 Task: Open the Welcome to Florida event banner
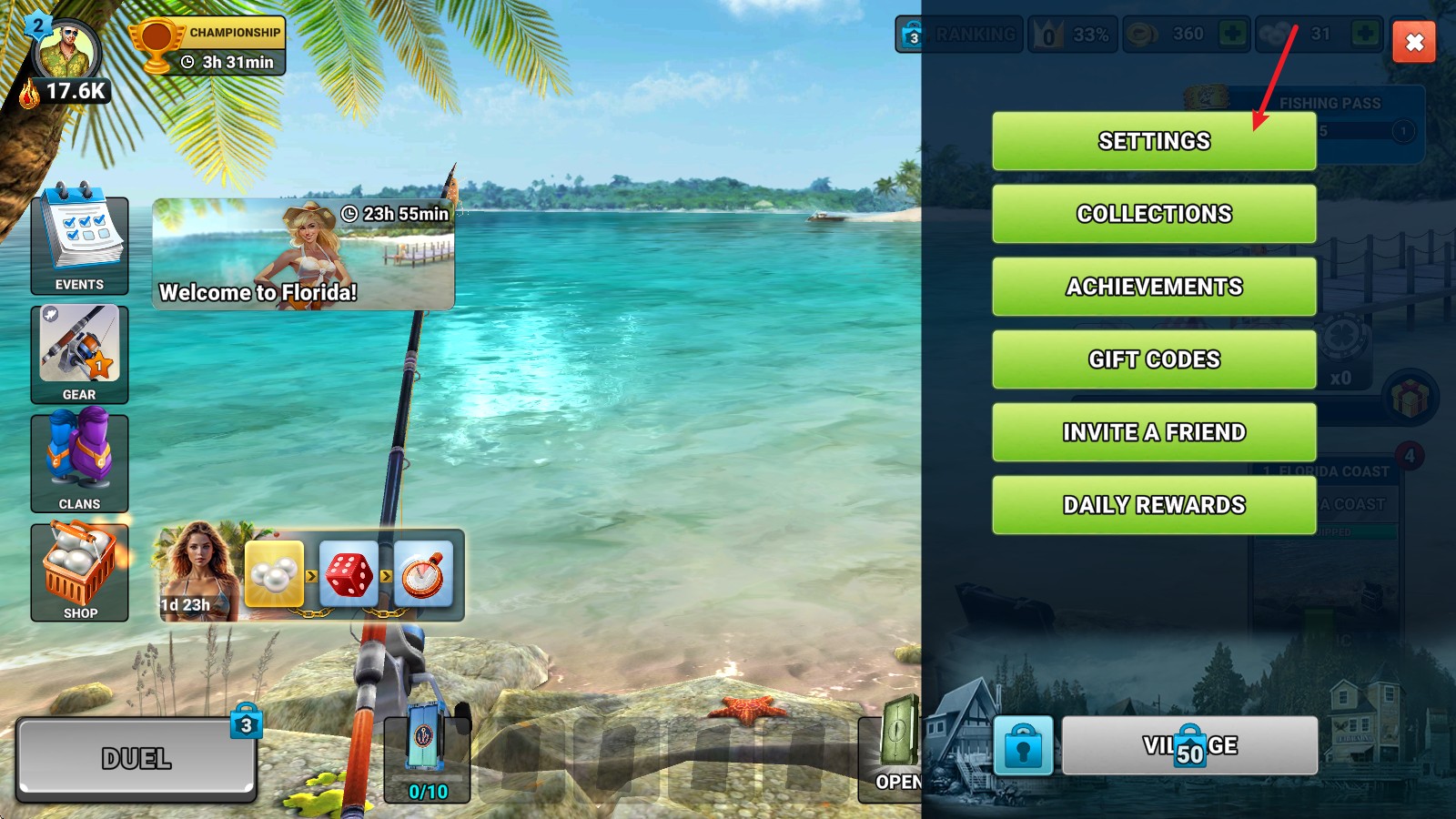pos(303,255)
